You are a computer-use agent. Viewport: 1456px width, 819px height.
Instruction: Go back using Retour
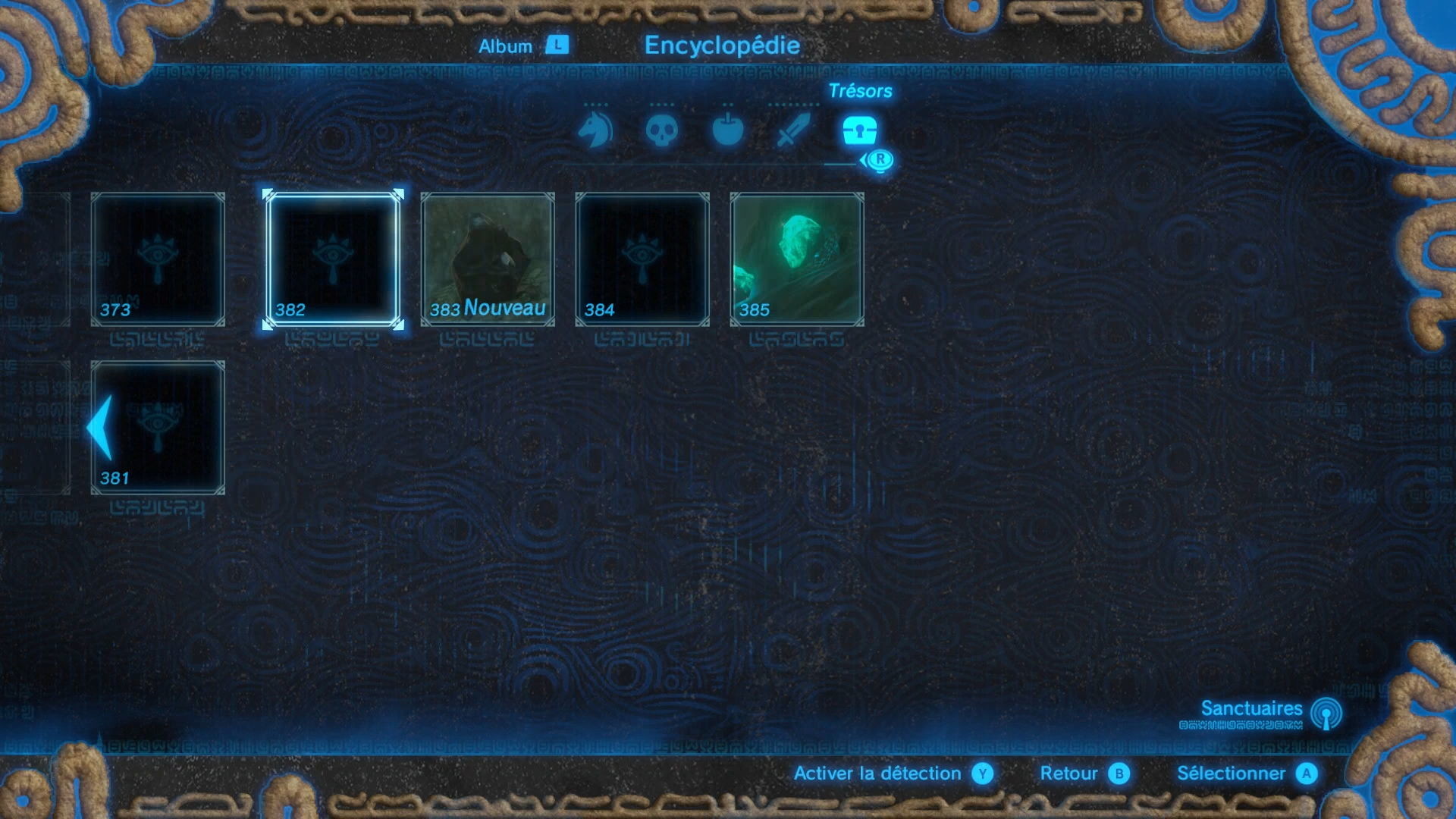click(x=1084, y=773)
